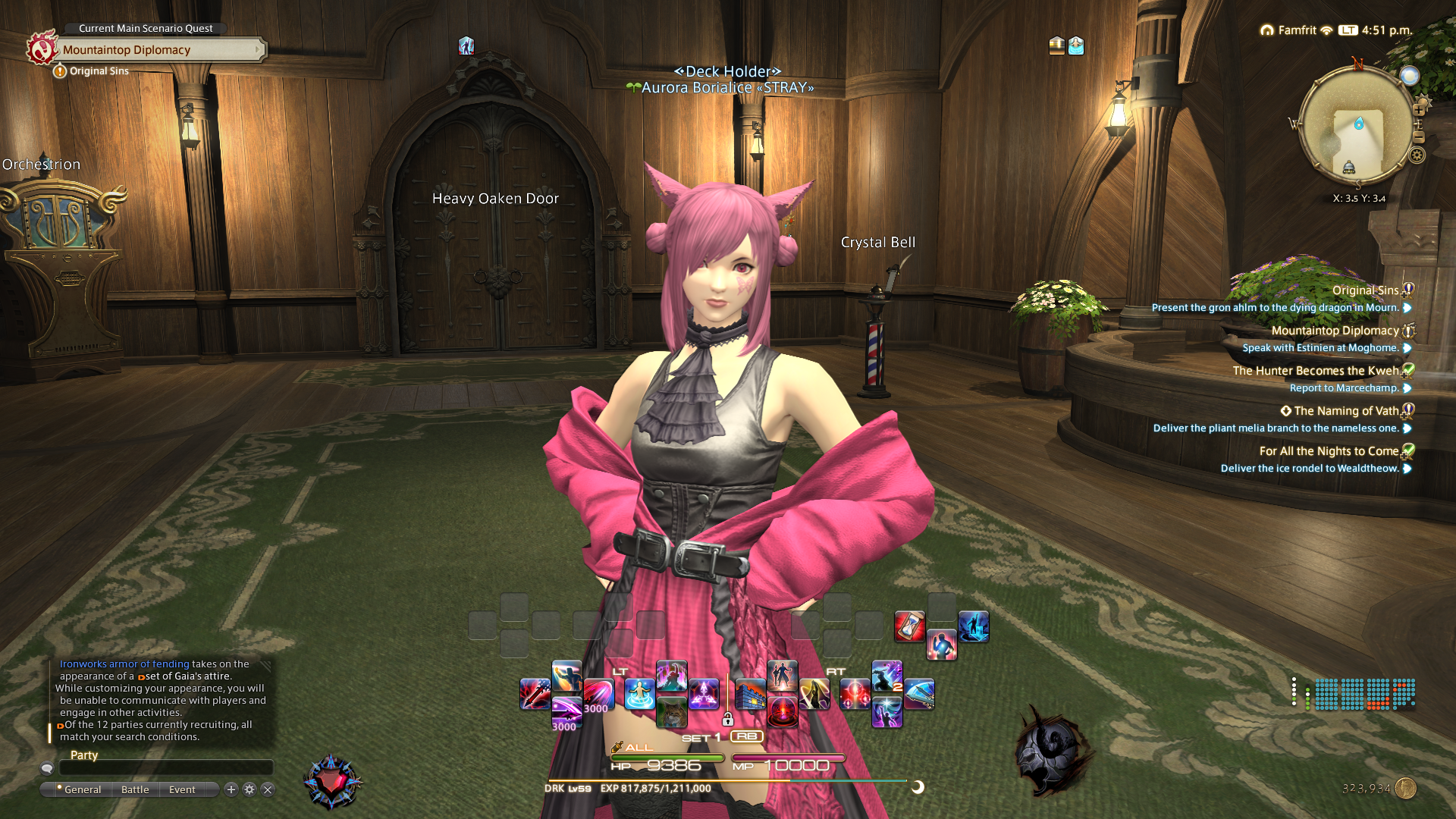Activate the hourglass hotbar action
Viewport: 1456px width, 819px height.
[x=909, y=626]
